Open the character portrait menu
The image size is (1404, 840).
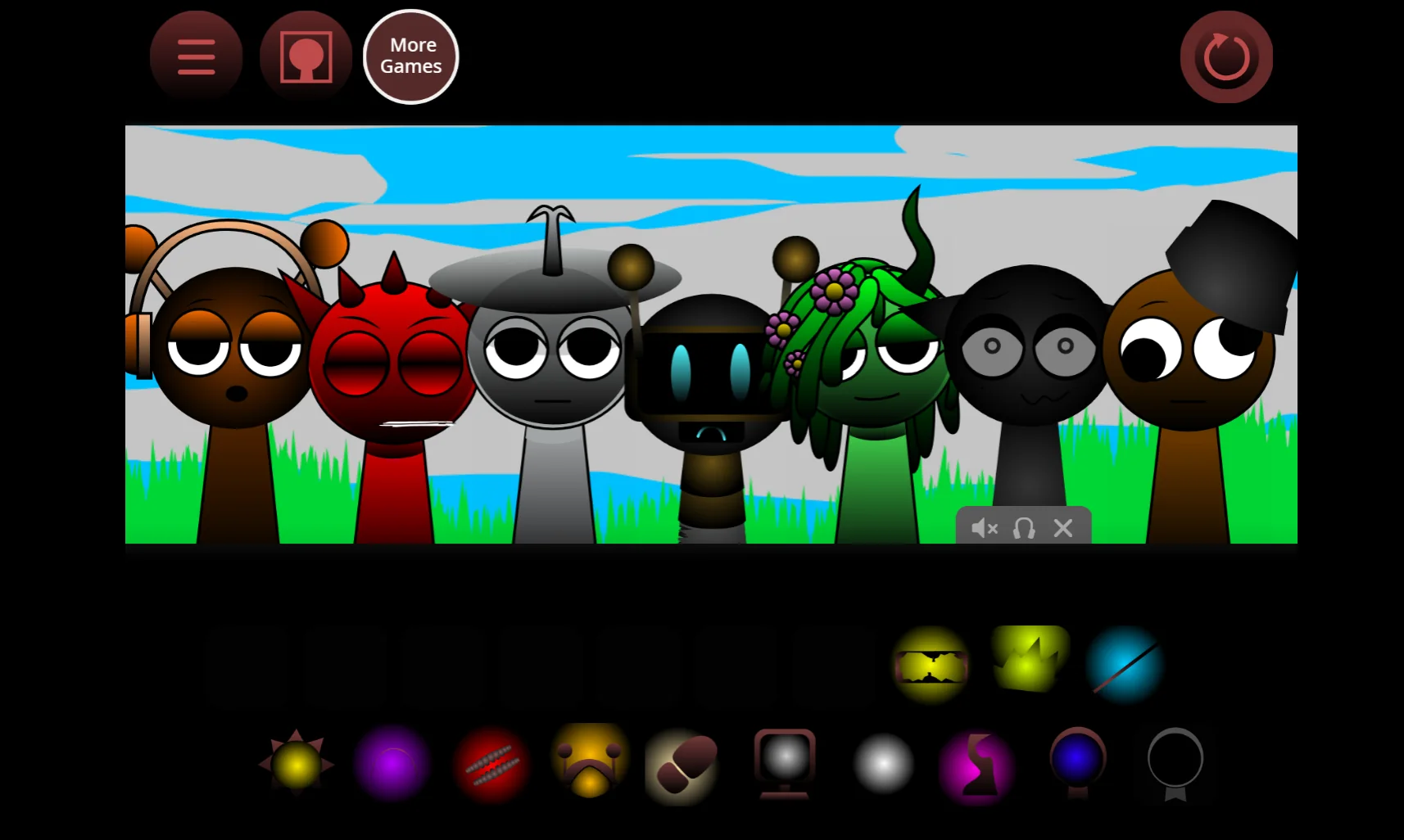(x=305, y=56)
